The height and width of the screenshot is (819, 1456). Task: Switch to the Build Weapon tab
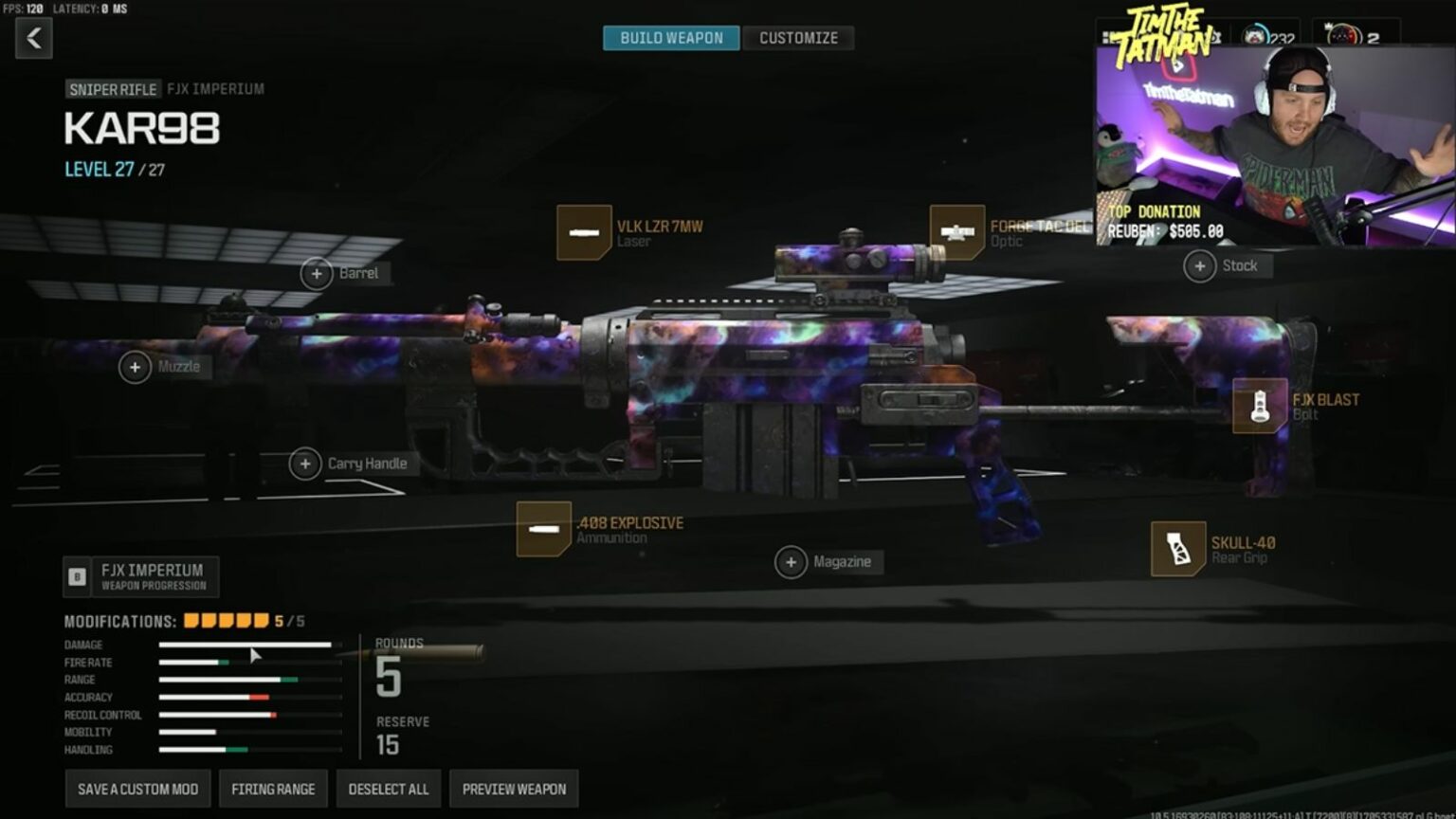(671, 38)
